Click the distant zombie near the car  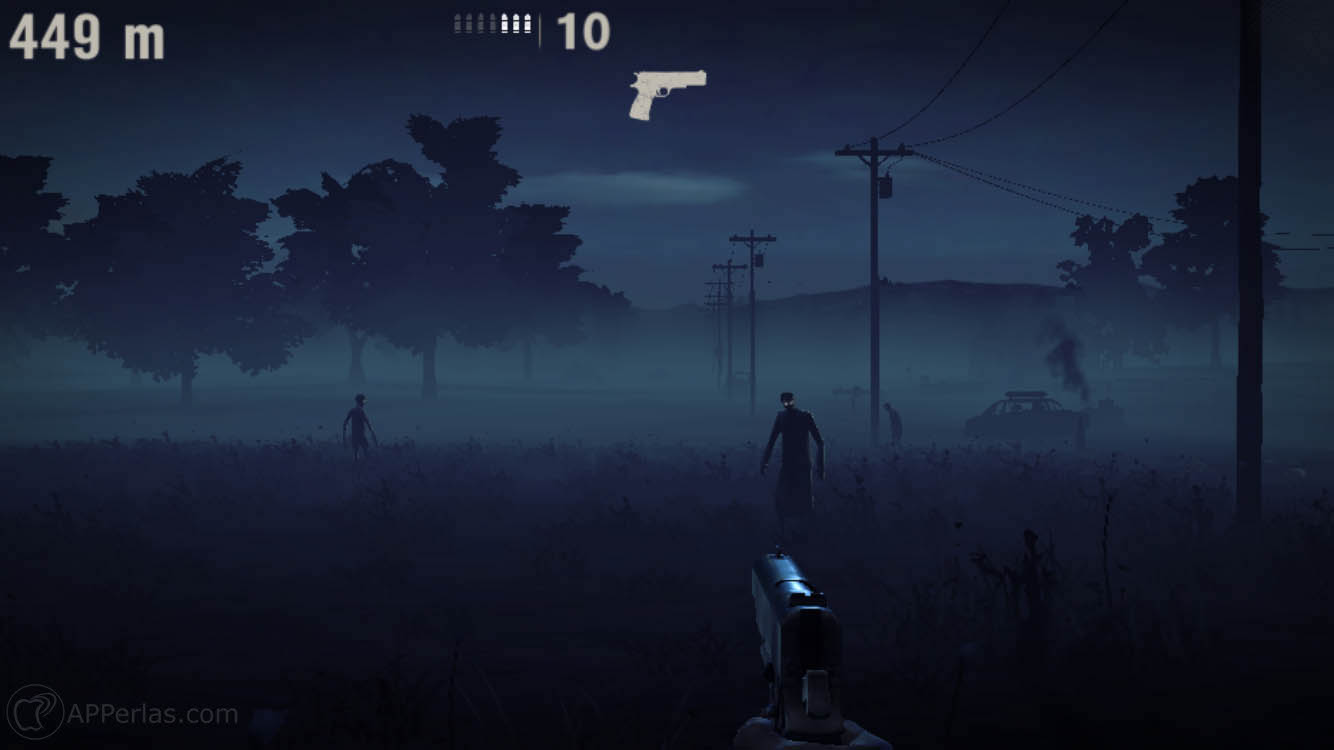[x=893, y=415]
